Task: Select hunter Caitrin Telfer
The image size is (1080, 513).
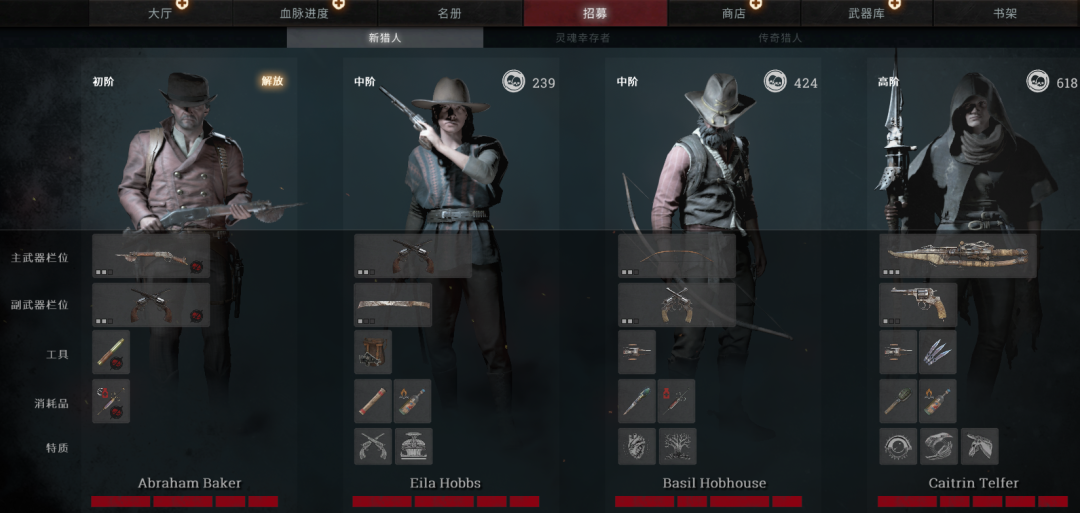Action: tap(972, 483)
